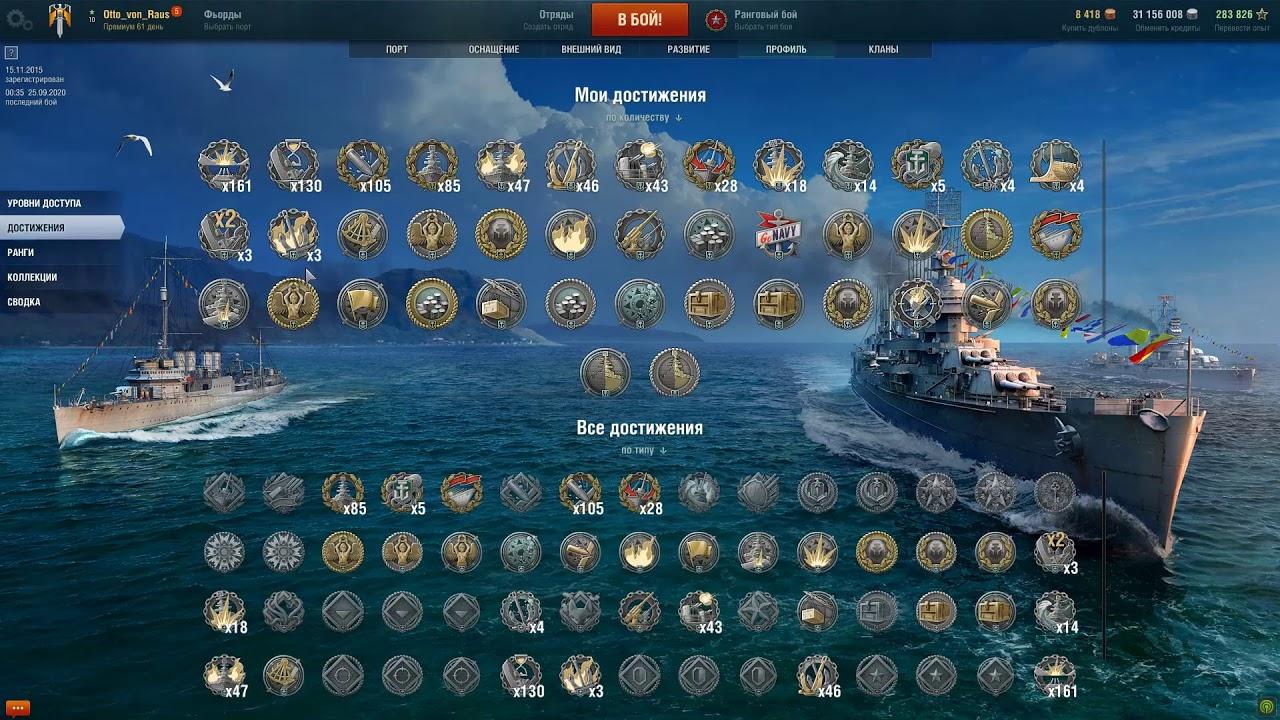Viewport: 1280px width, 720px height.
Task: Open the orange chat button
Action: pyautogui.click(x=17, y=708)
